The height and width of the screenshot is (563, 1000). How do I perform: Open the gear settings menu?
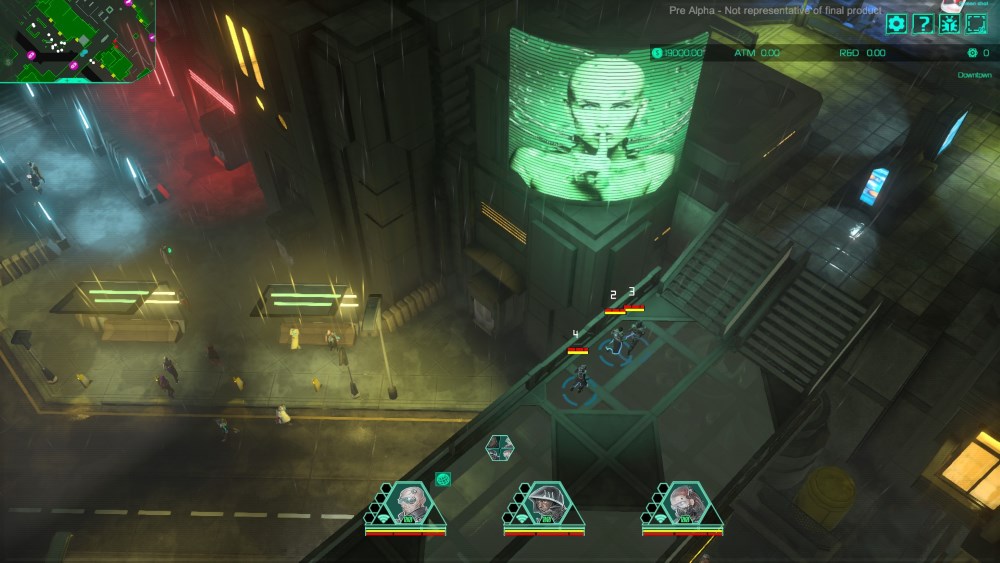(x=896, y=24)
